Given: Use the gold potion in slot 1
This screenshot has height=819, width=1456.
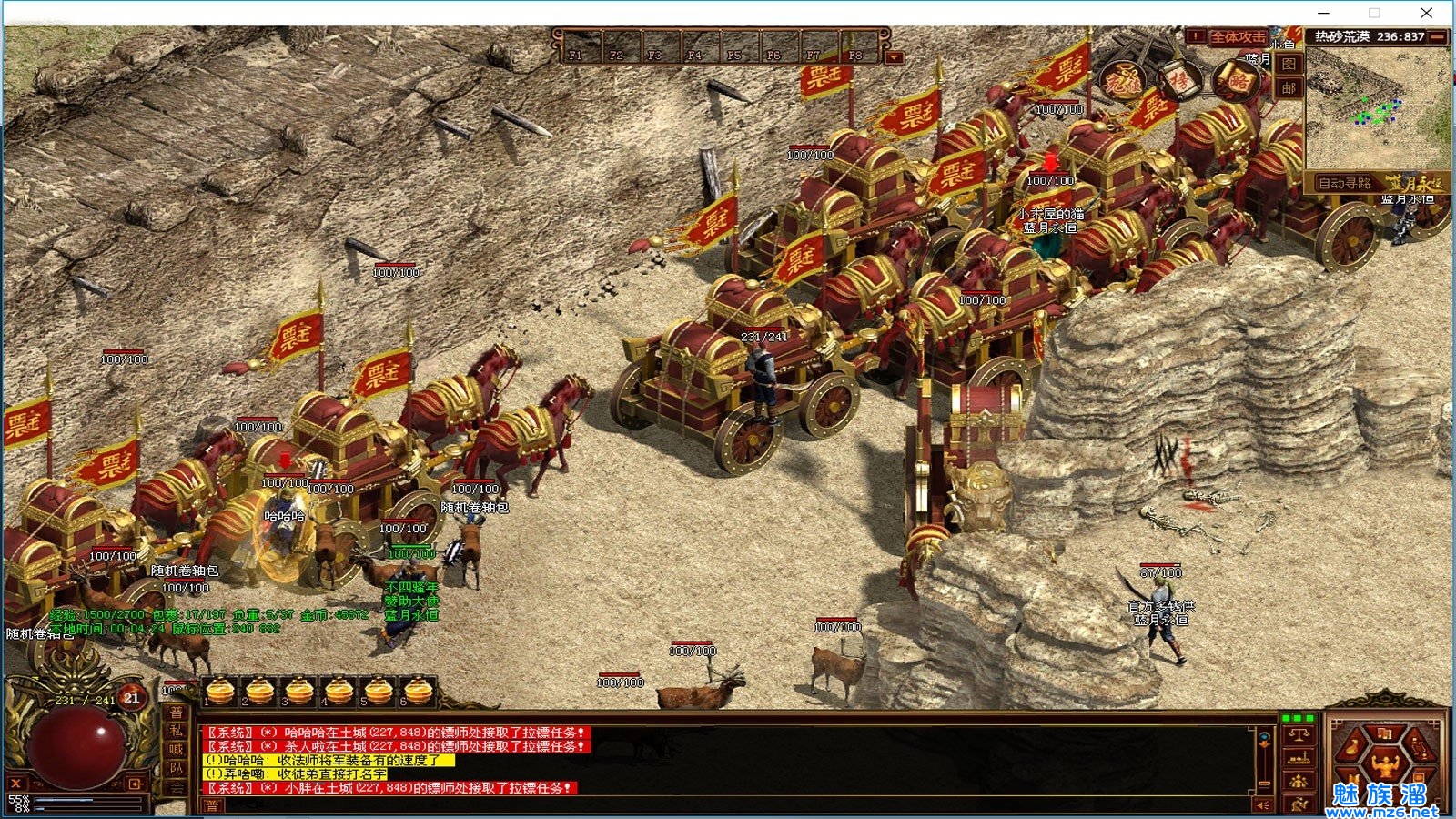Looking at the screenshot, I should tap(220, 692).
